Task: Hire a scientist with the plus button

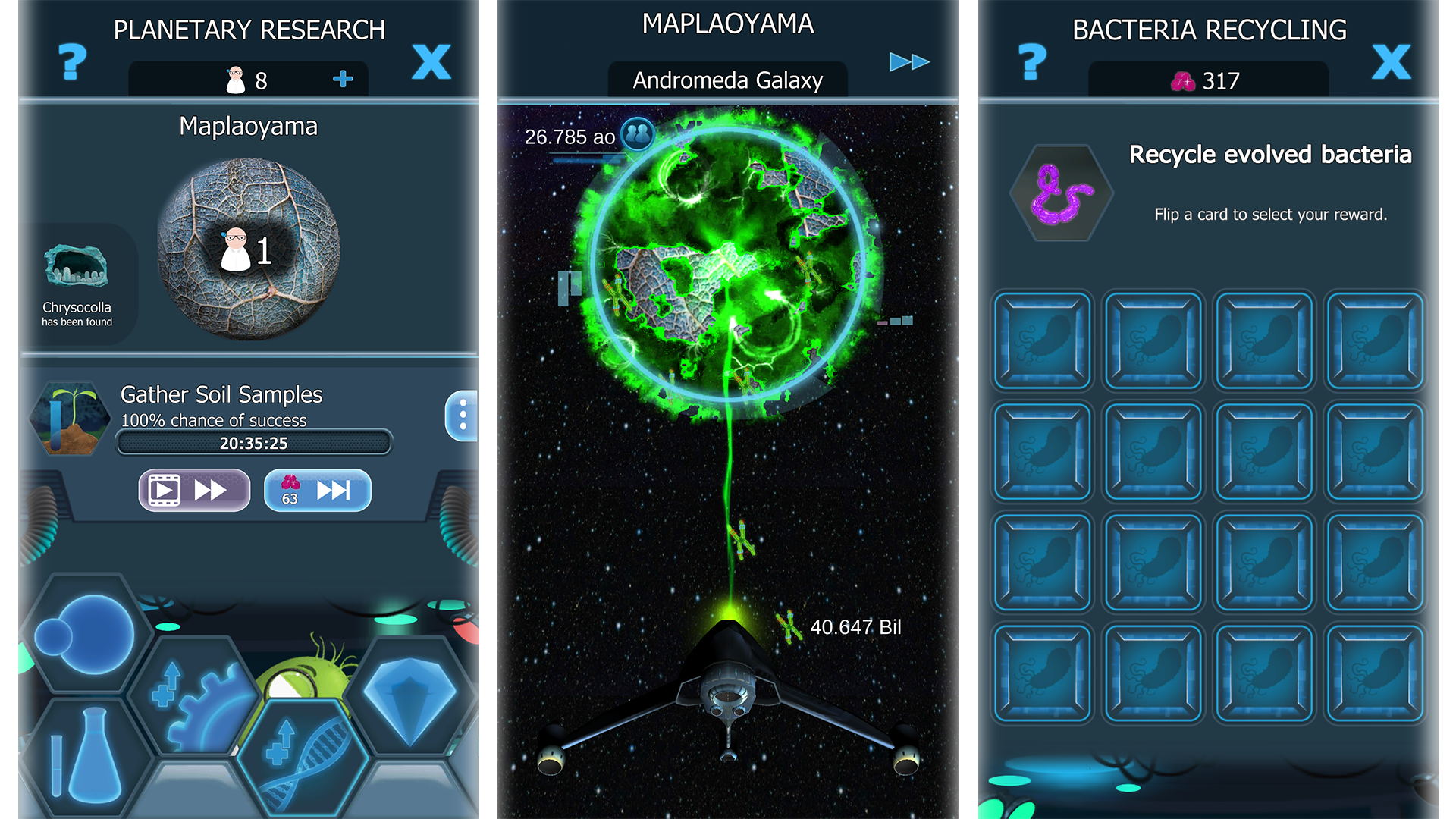Action: [x=343, y=77]
